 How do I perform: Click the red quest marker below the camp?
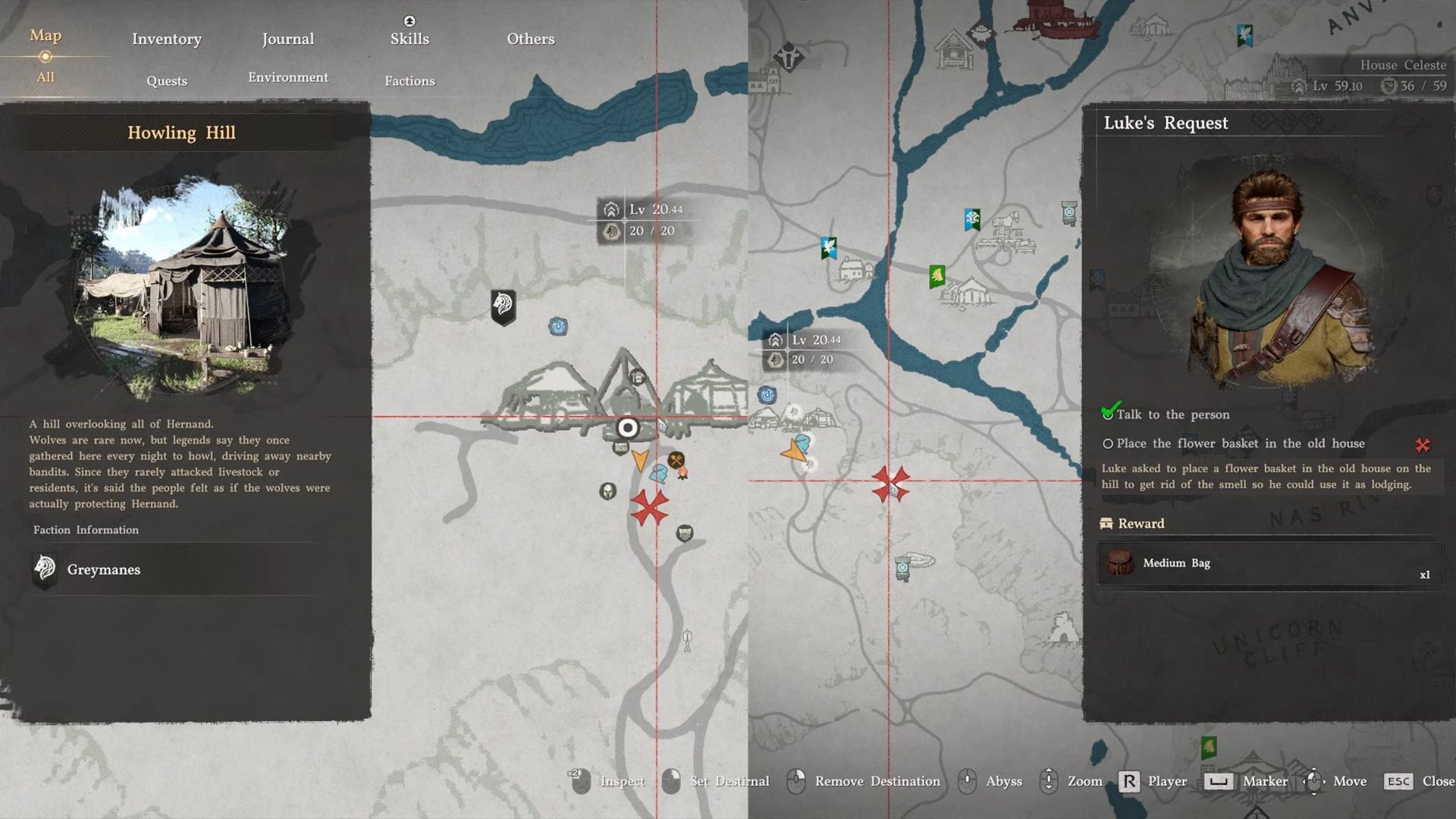pos(649,507)
